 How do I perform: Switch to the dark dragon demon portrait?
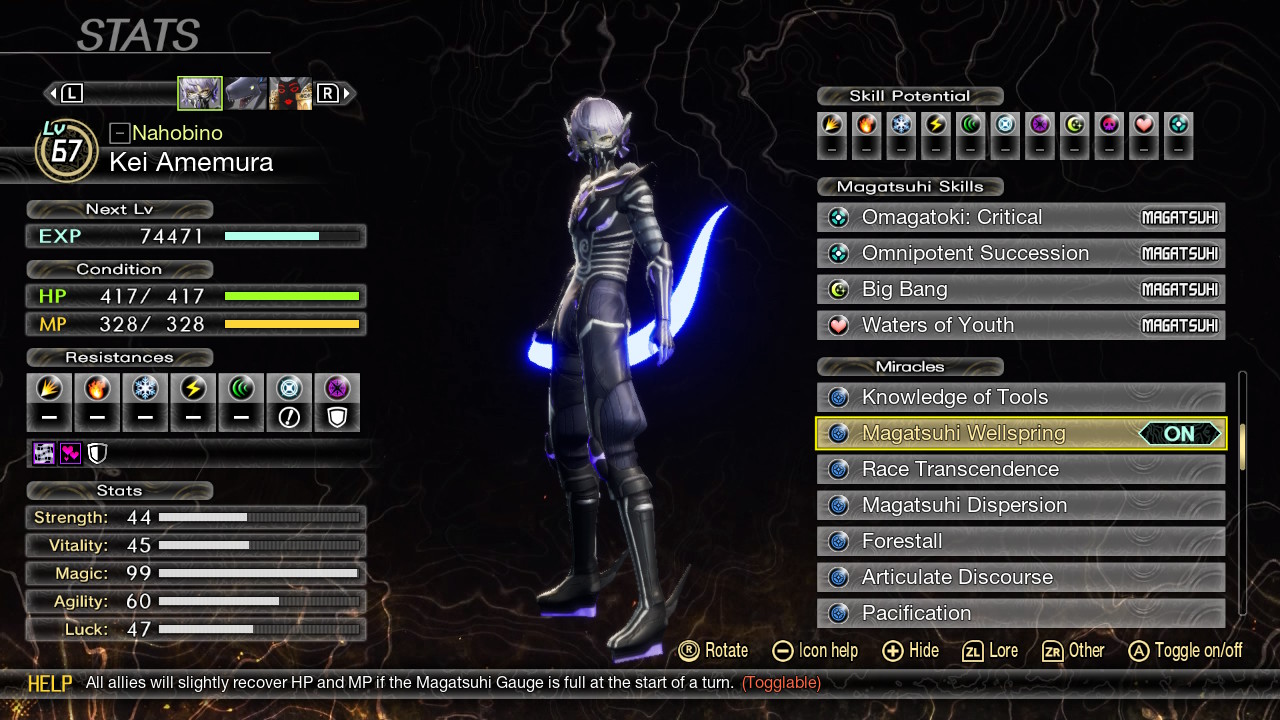[x=245, y=93]
